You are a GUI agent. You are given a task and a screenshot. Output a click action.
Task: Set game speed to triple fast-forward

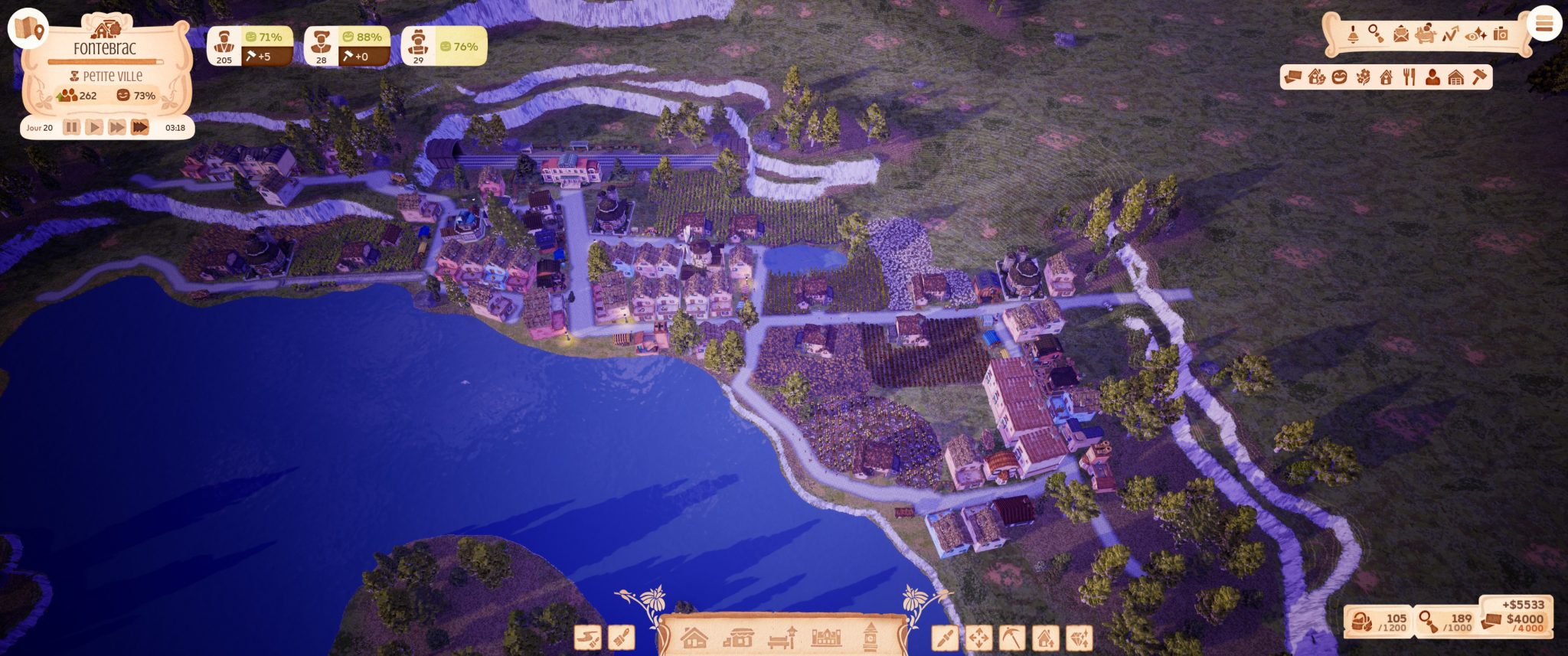pos(140,127)
